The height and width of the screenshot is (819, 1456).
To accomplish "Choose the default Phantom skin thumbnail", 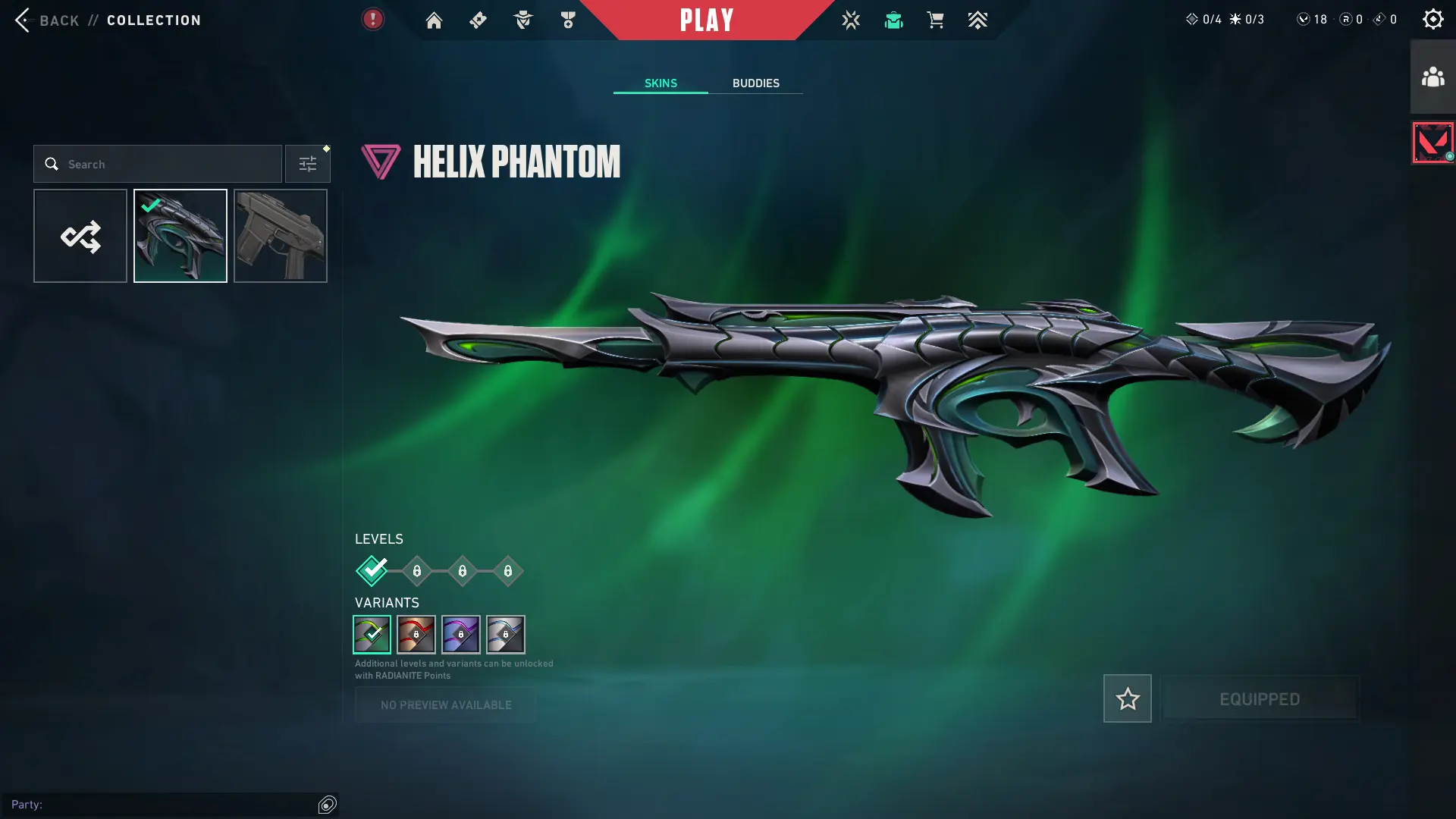I will point(281,236).
